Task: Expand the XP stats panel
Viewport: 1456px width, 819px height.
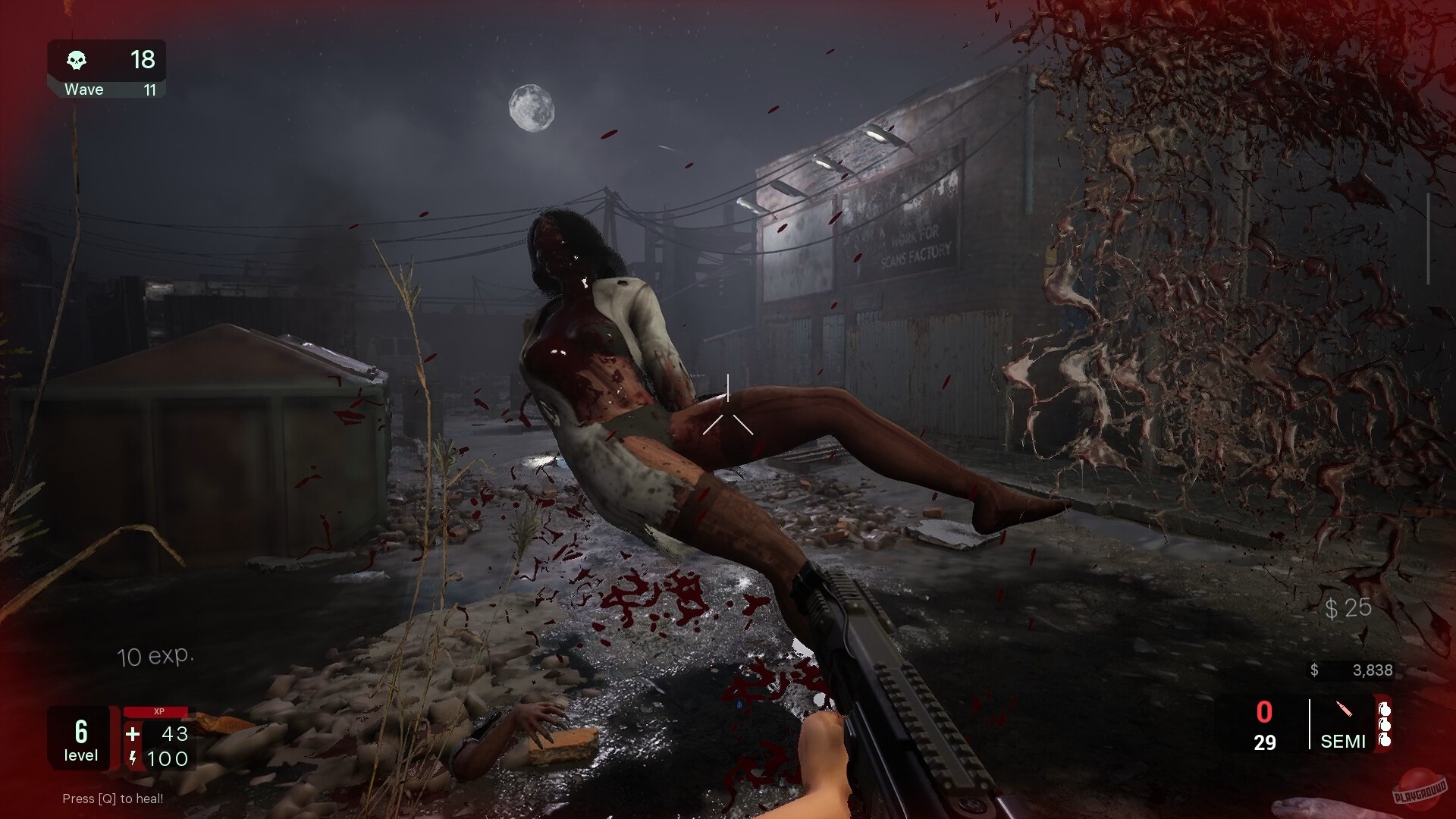Action: coord(163,739)
